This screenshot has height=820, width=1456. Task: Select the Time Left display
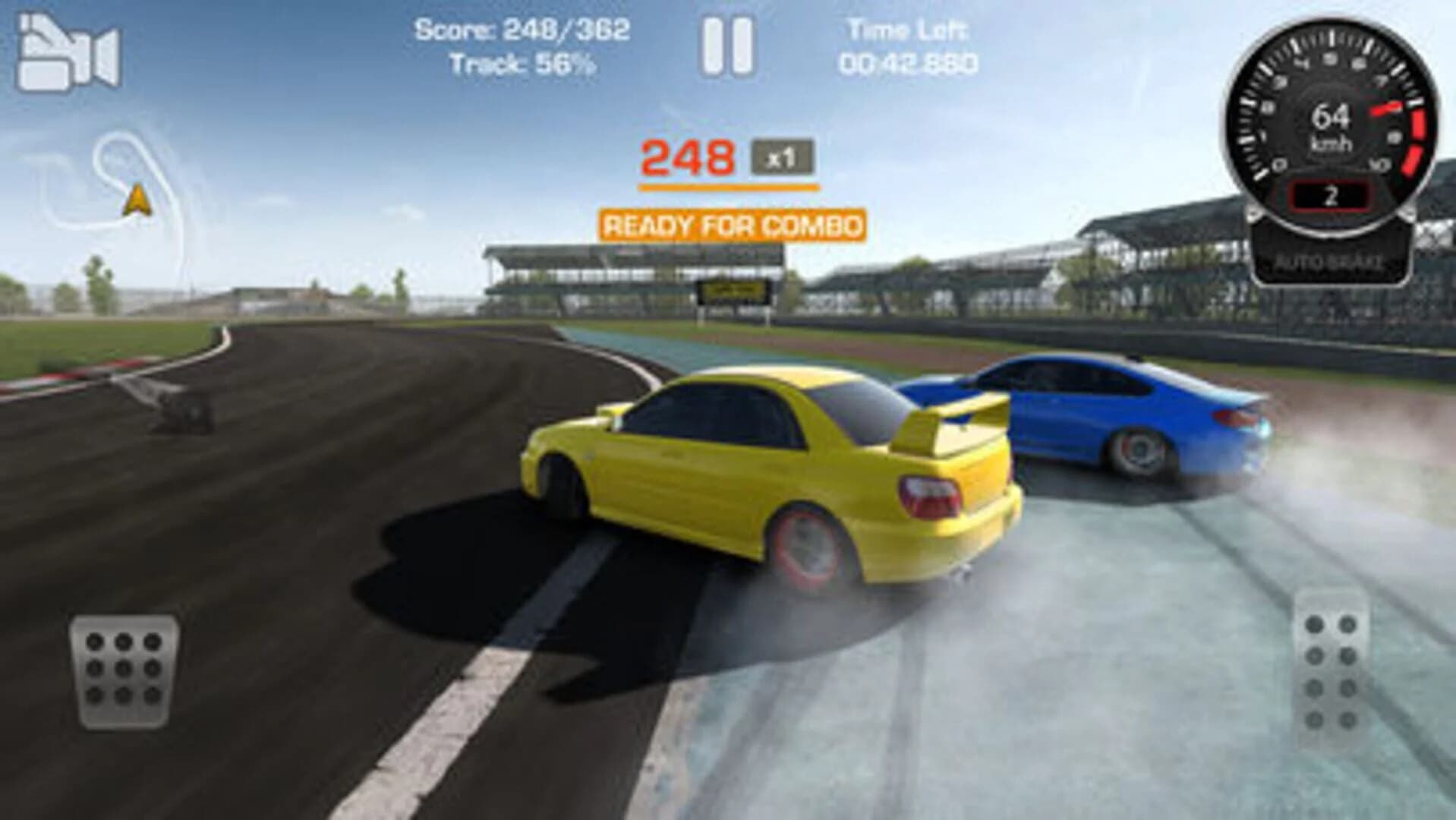coord(907,47)
